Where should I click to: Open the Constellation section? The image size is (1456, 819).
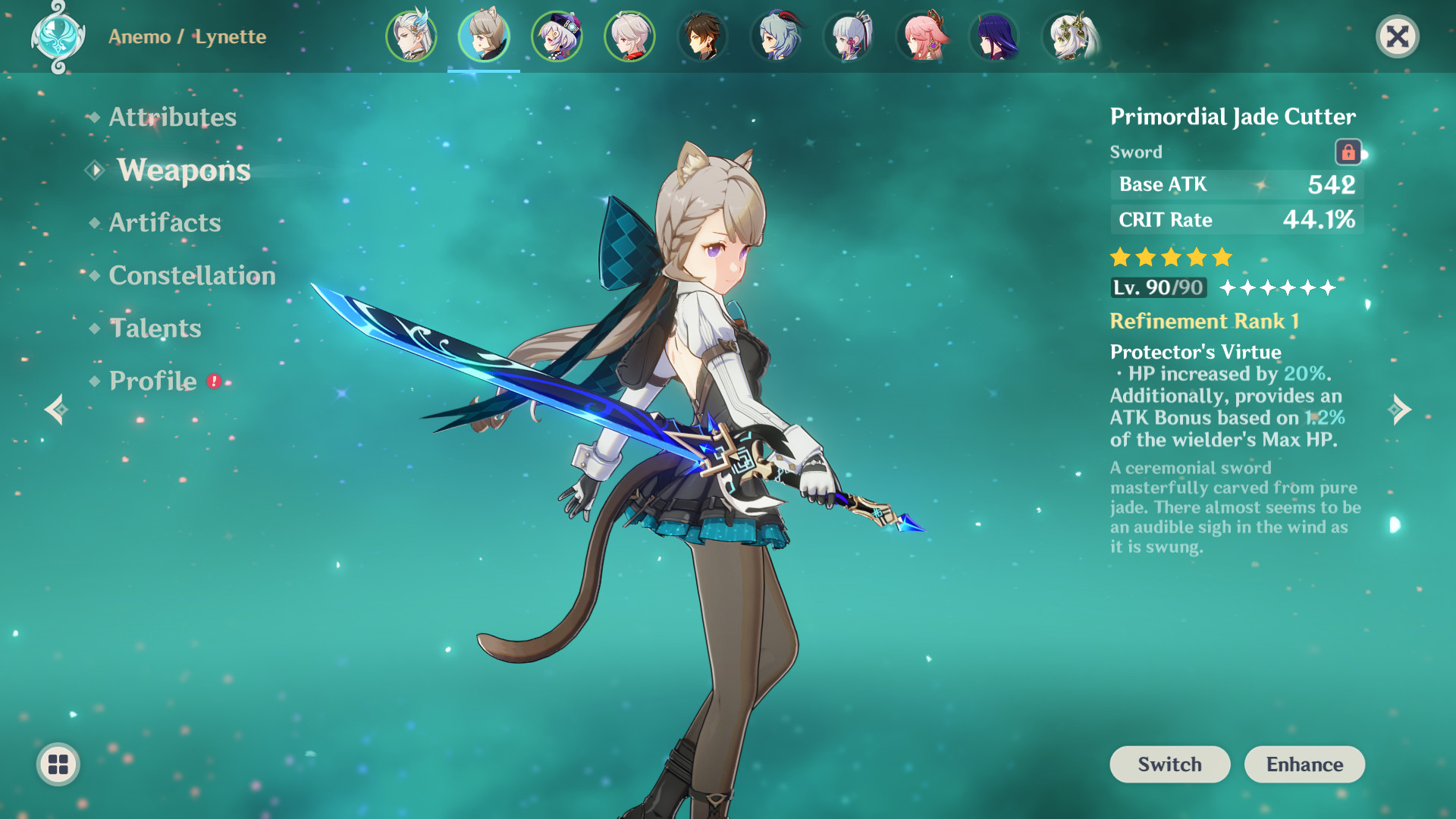pos(192,275)
